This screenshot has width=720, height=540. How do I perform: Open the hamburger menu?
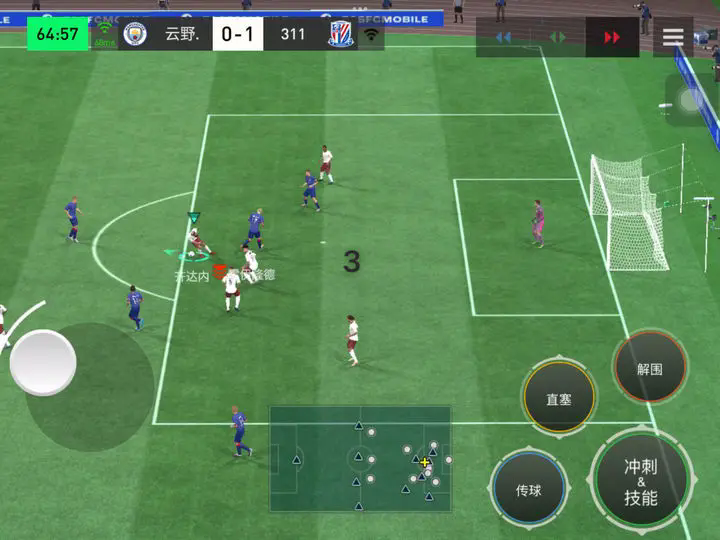[x=673, y=37]
